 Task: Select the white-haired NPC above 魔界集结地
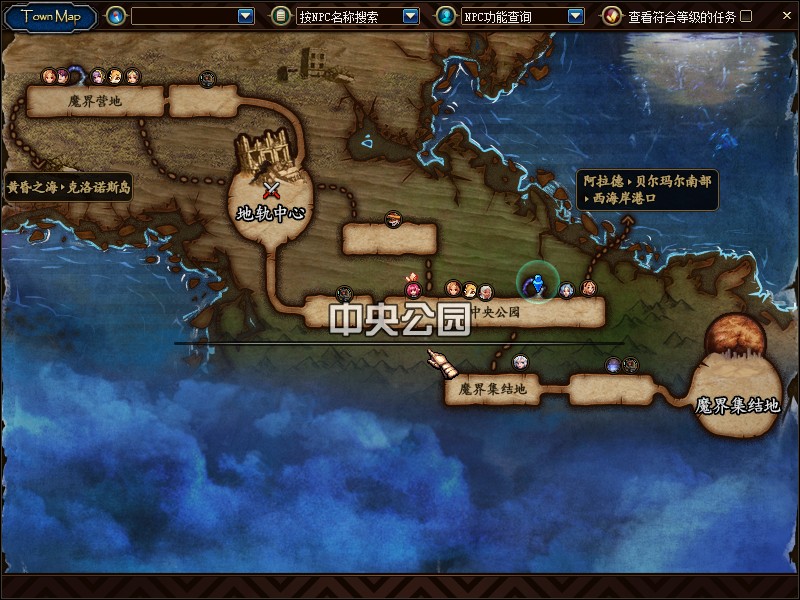tap(519, 363)
